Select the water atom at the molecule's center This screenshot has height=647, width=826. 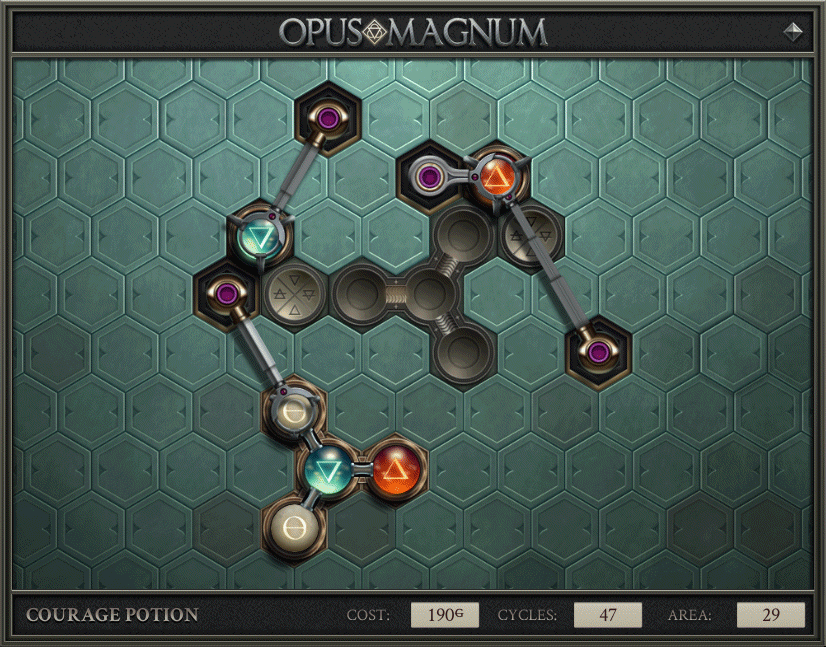(x=329, y=466)
